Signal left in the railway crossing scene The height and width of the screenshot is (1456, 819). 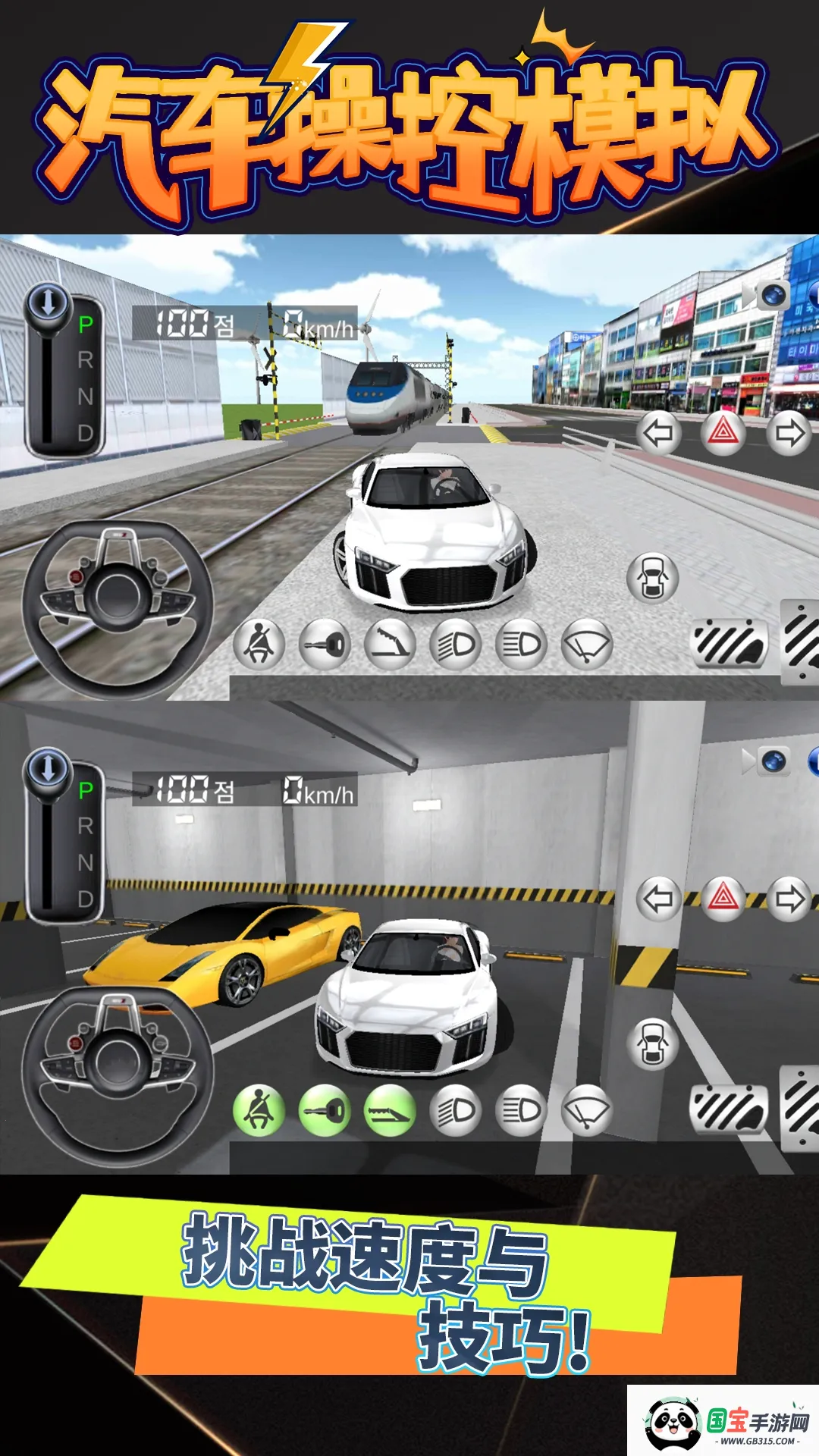click(657, 433)
